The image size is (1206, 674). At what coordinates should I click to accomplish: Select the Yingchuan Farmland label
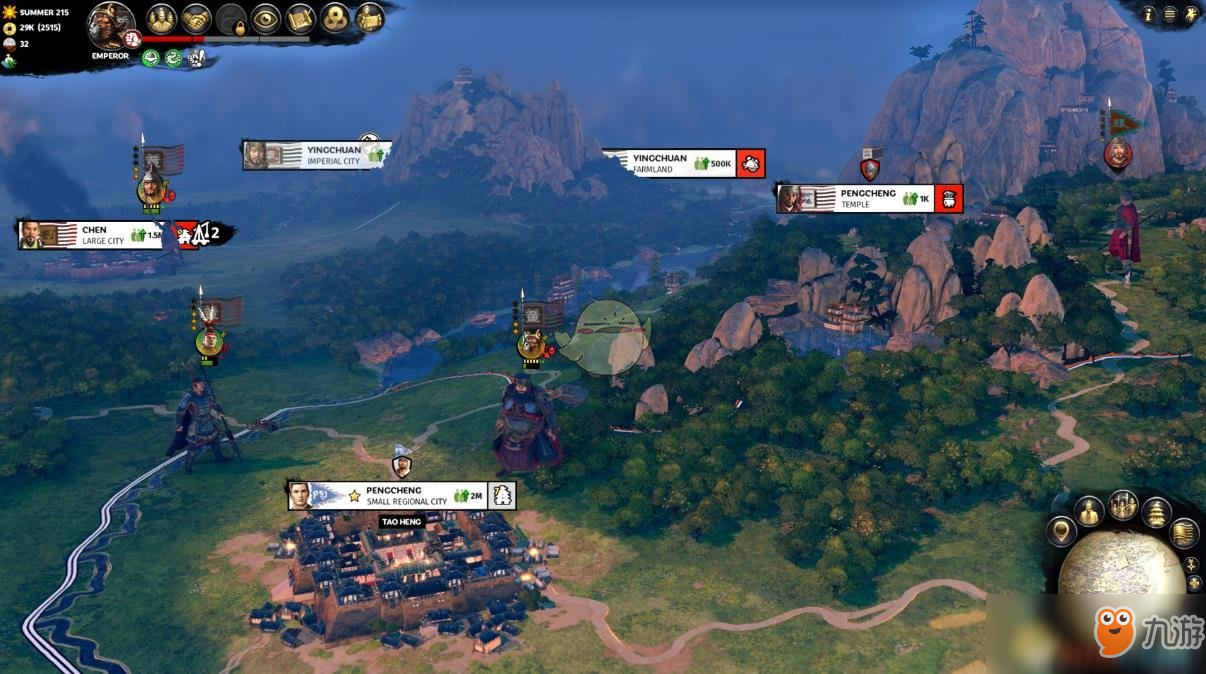[x=669, y=163]
